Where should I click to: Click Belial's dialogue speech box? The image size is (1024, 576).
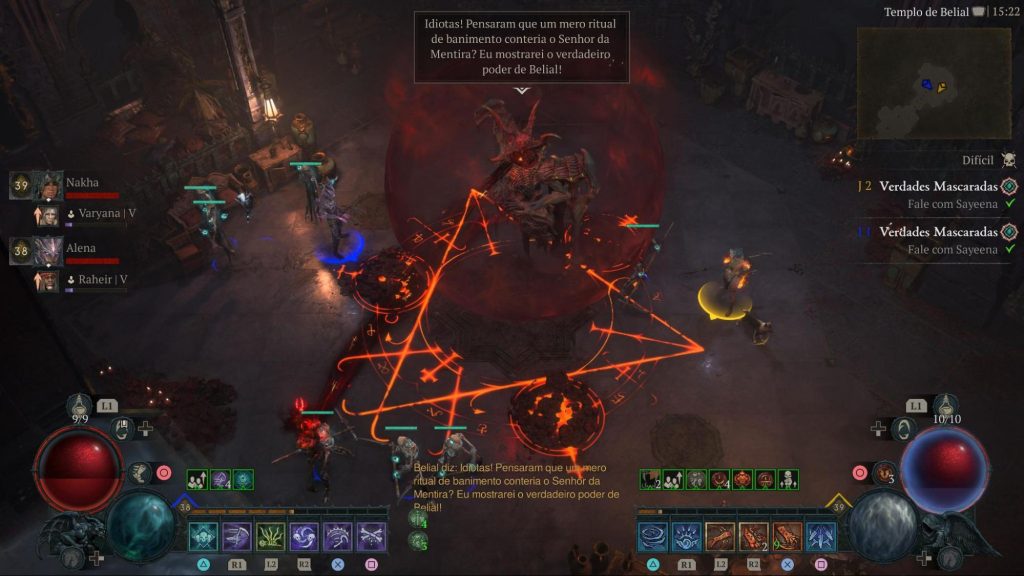(x=521, y=47)
